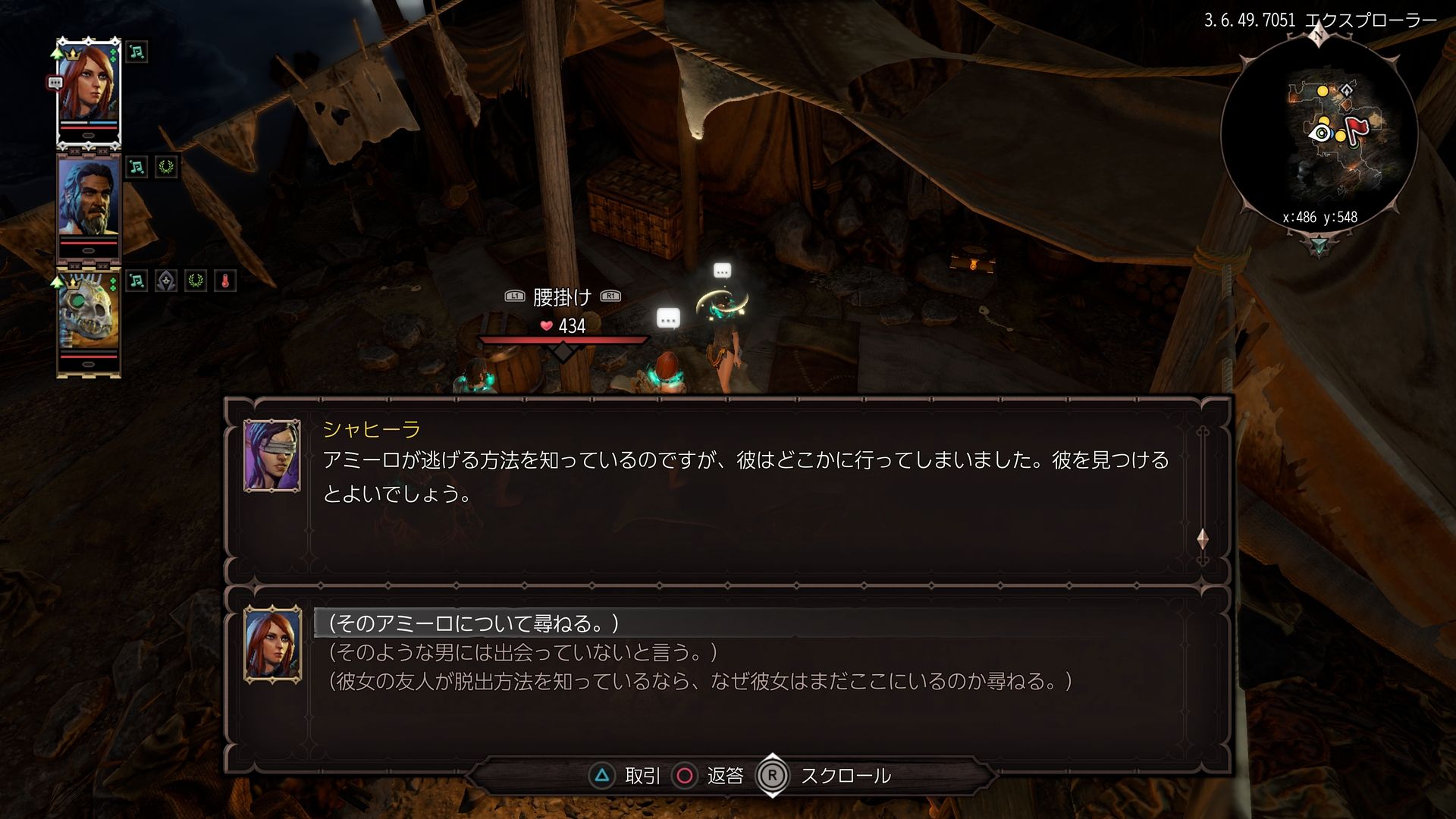Select the red-haired woman party portrait

pyautogui.click(x=89, y=91)
